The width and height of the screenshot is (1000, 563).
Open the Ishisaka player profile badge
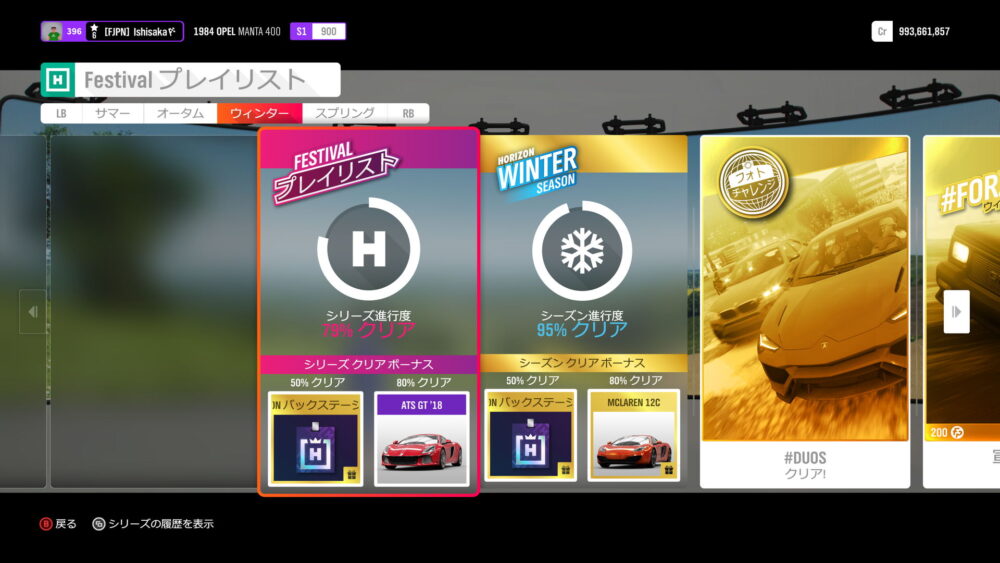112,31
